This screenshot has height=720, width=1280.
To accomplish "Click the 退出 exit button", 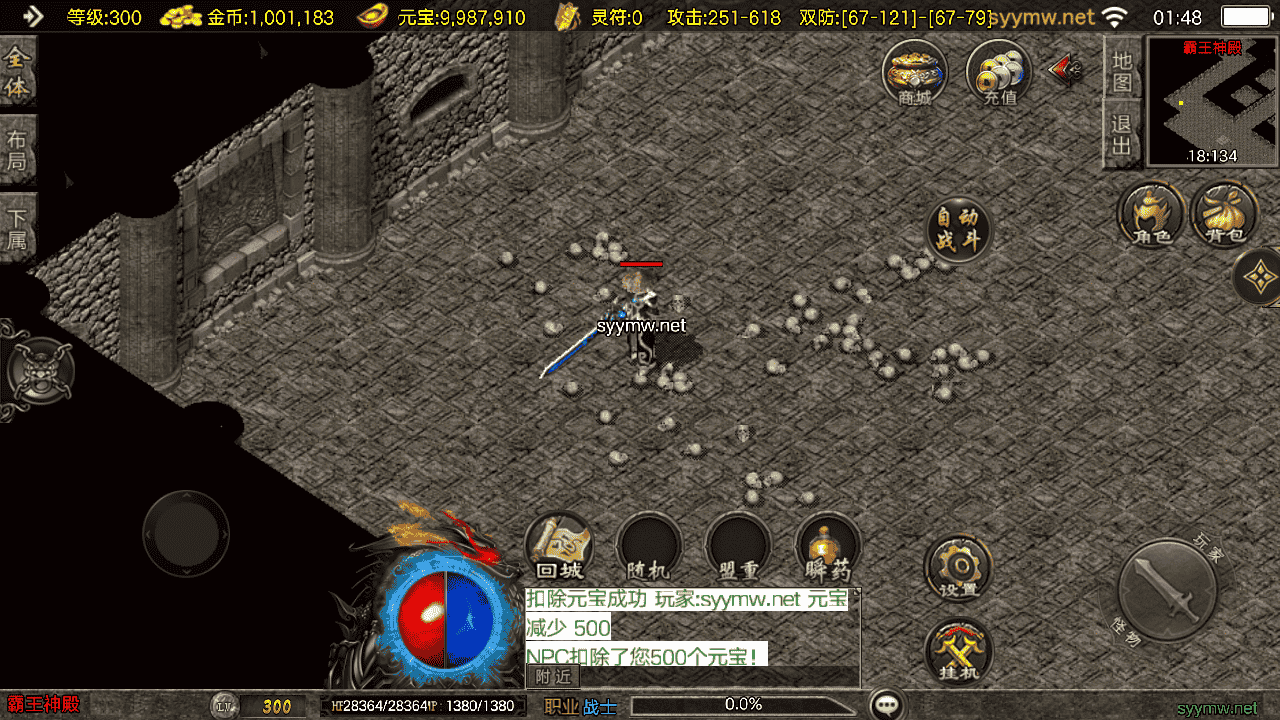I will coord(1123,135).
